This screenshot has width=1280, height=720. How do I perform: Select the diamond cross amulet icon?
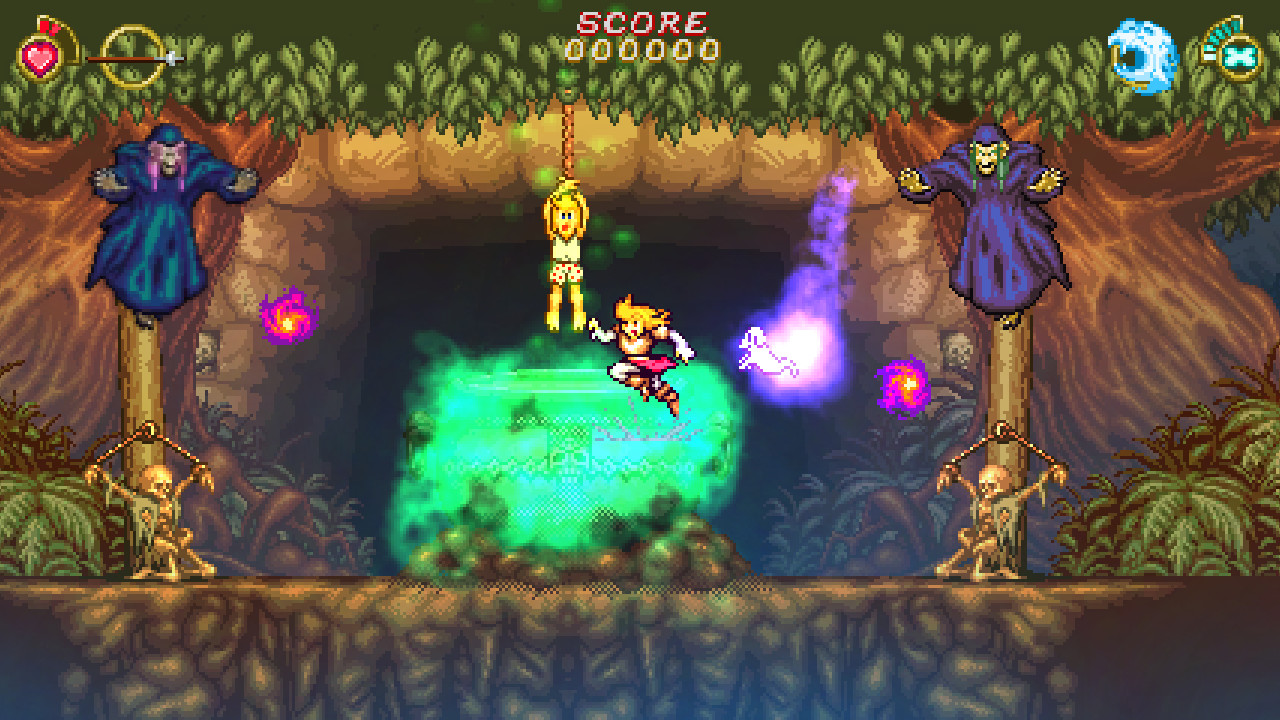pyautogui.click(x=1240, y=58)
